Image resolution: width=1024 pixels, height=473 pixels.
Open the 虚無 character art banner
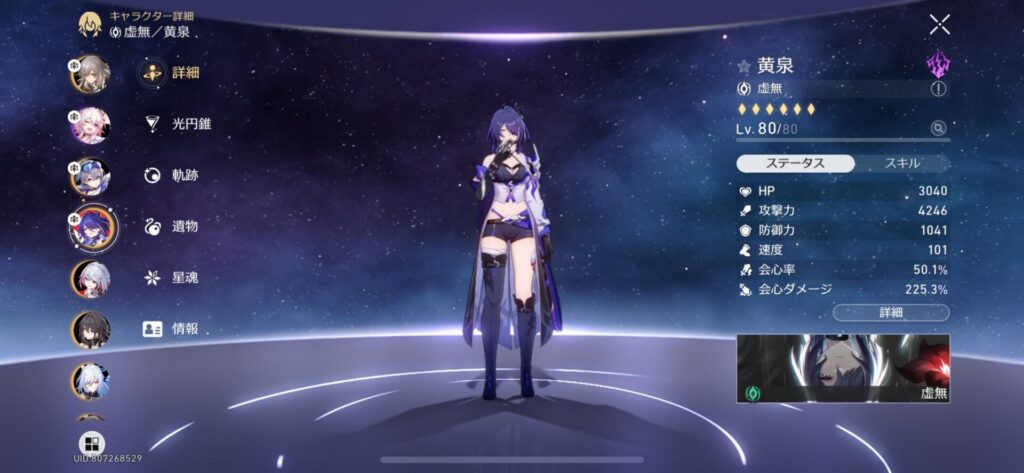pos(843,368)
